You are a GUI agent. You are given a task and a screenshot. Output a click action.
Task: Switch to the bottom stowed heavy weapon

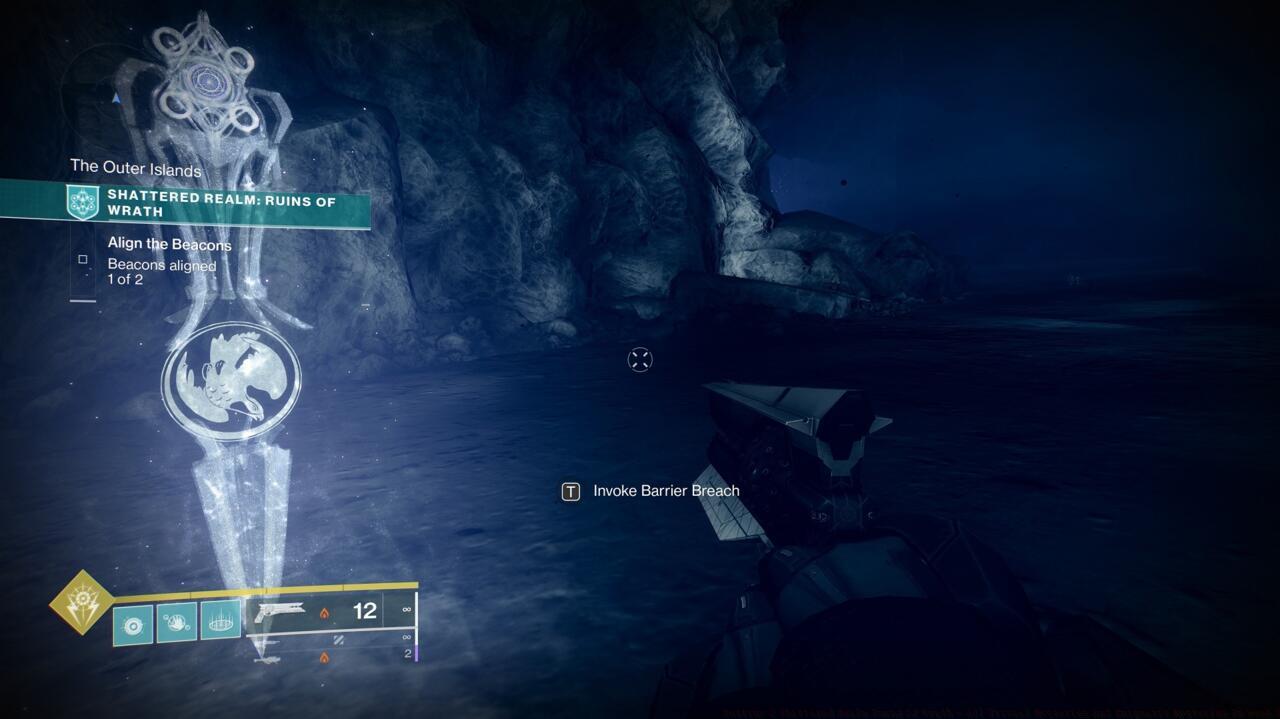pyautogui.click(x=330, y=655)
